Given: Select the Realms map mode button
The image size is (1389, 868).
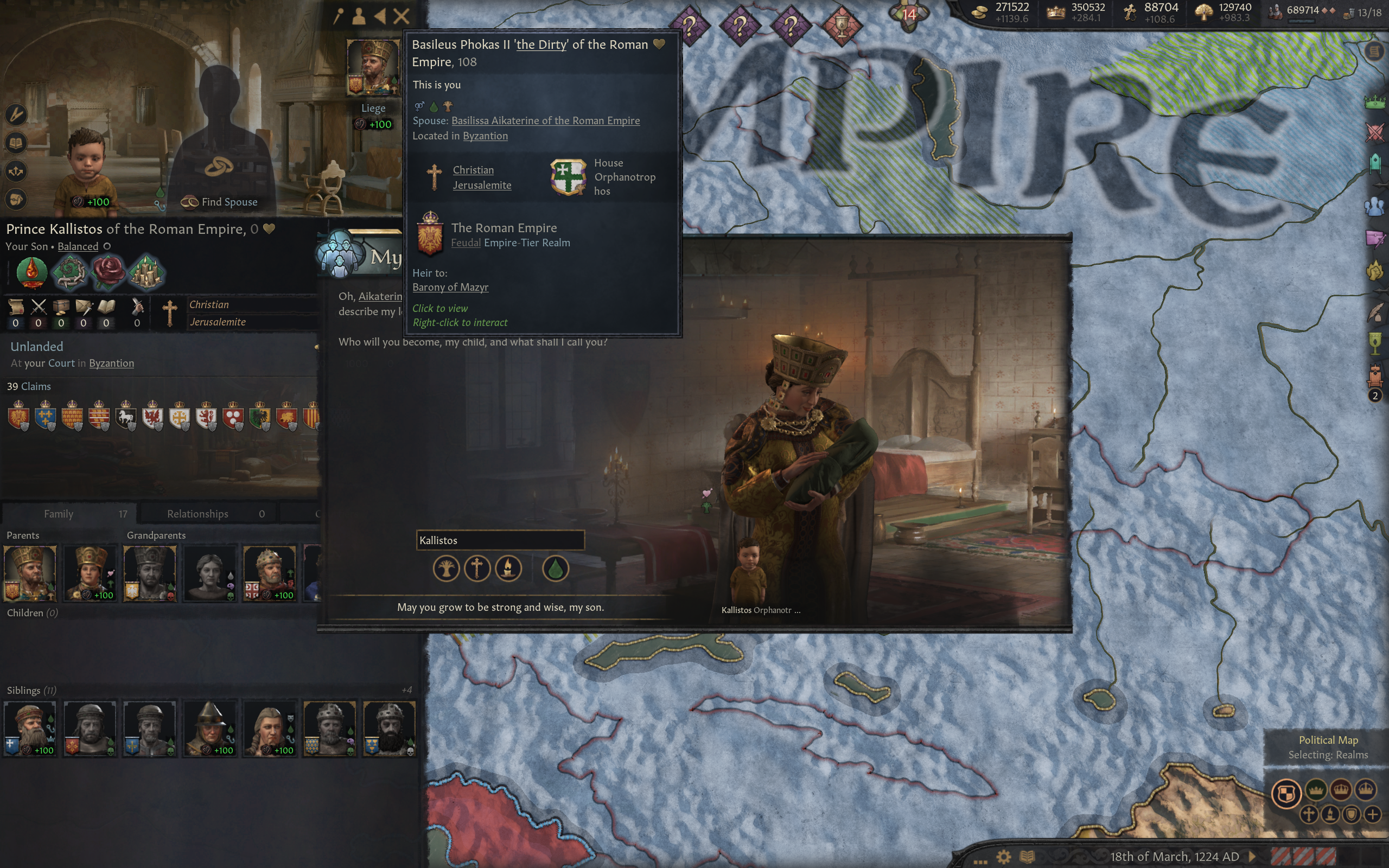Looking at the screenshot, I should click(x=1286, y=794).
